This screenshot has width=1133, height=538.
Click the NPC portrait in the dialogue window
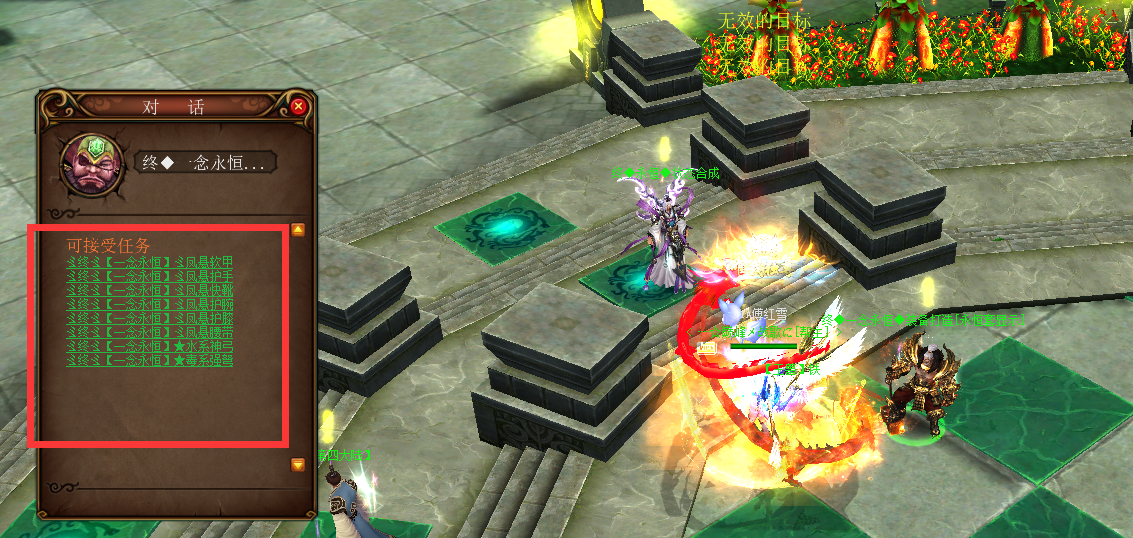point(92,162)
